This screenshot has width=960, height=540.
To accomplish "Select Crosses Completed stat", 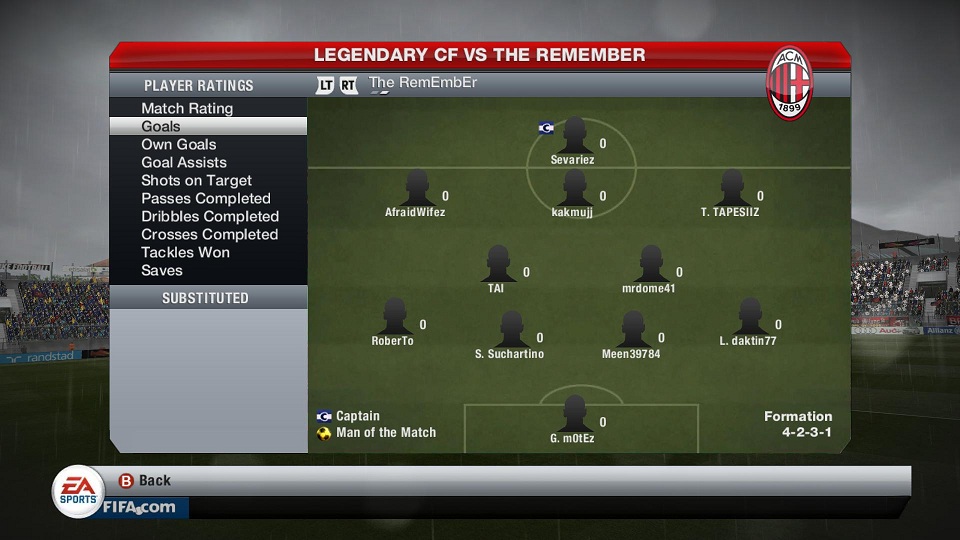I will 210,234.
